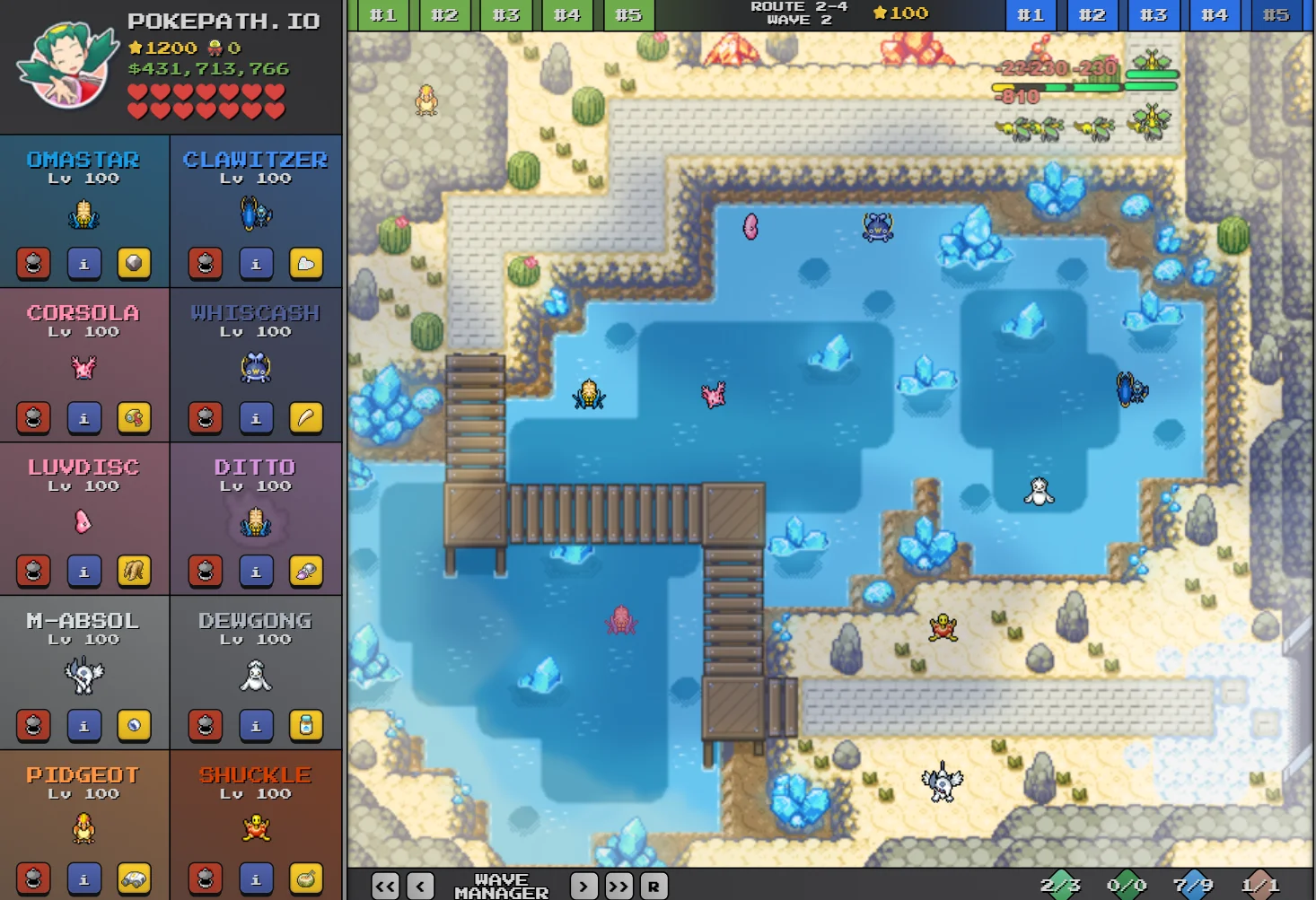
Task: Click the Wave Manager label
Action: (501, 886)
